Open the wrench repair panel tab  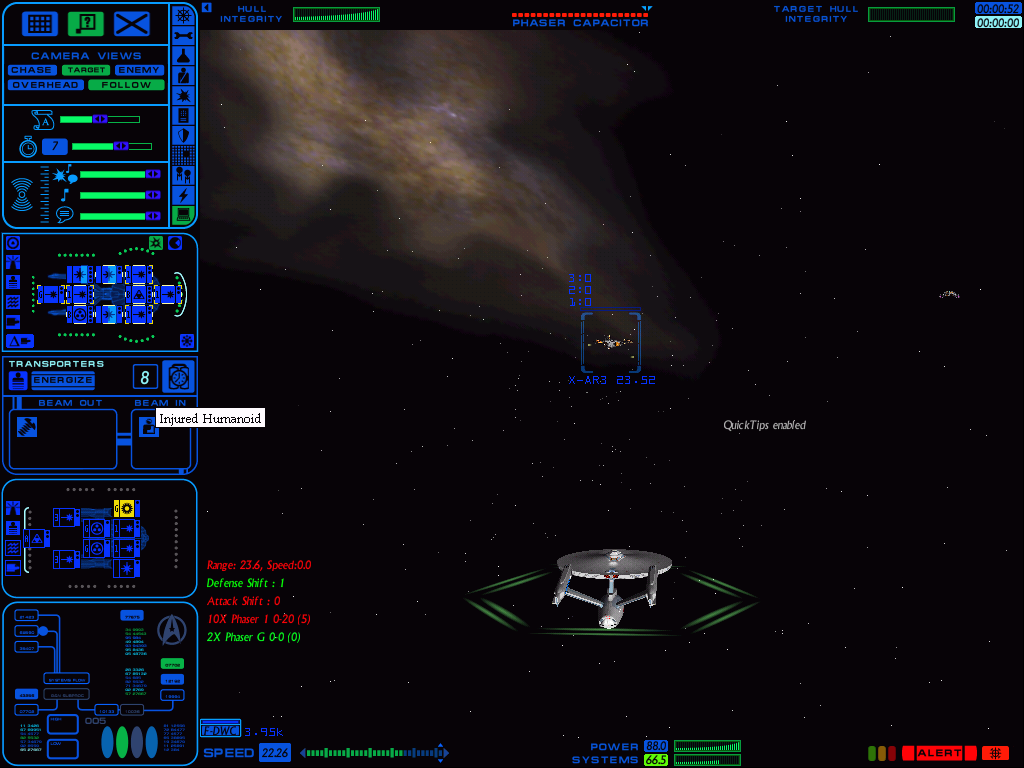[183, 35]
